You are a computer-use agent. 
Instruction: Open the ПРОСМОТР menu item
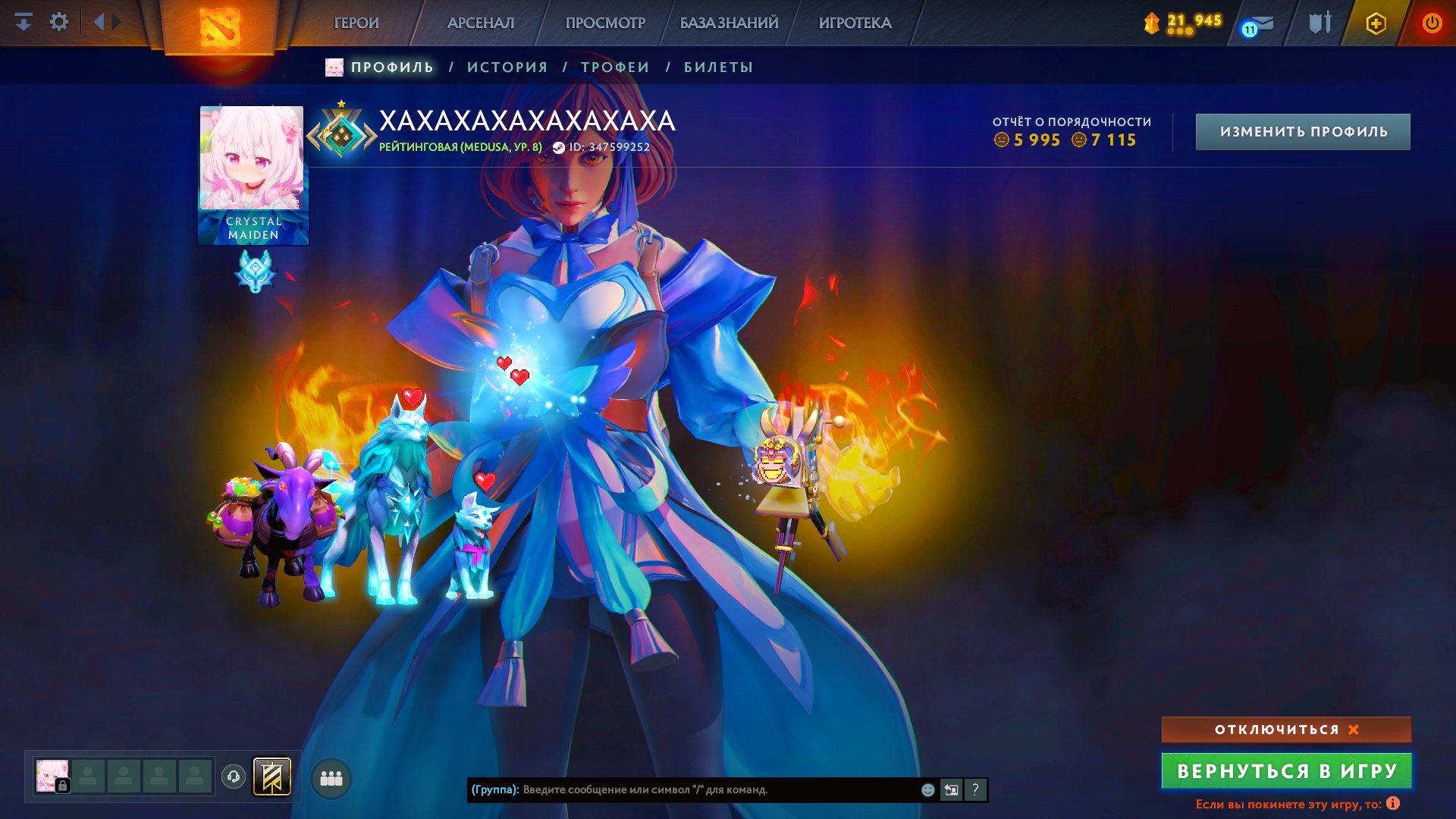[604, 24]
